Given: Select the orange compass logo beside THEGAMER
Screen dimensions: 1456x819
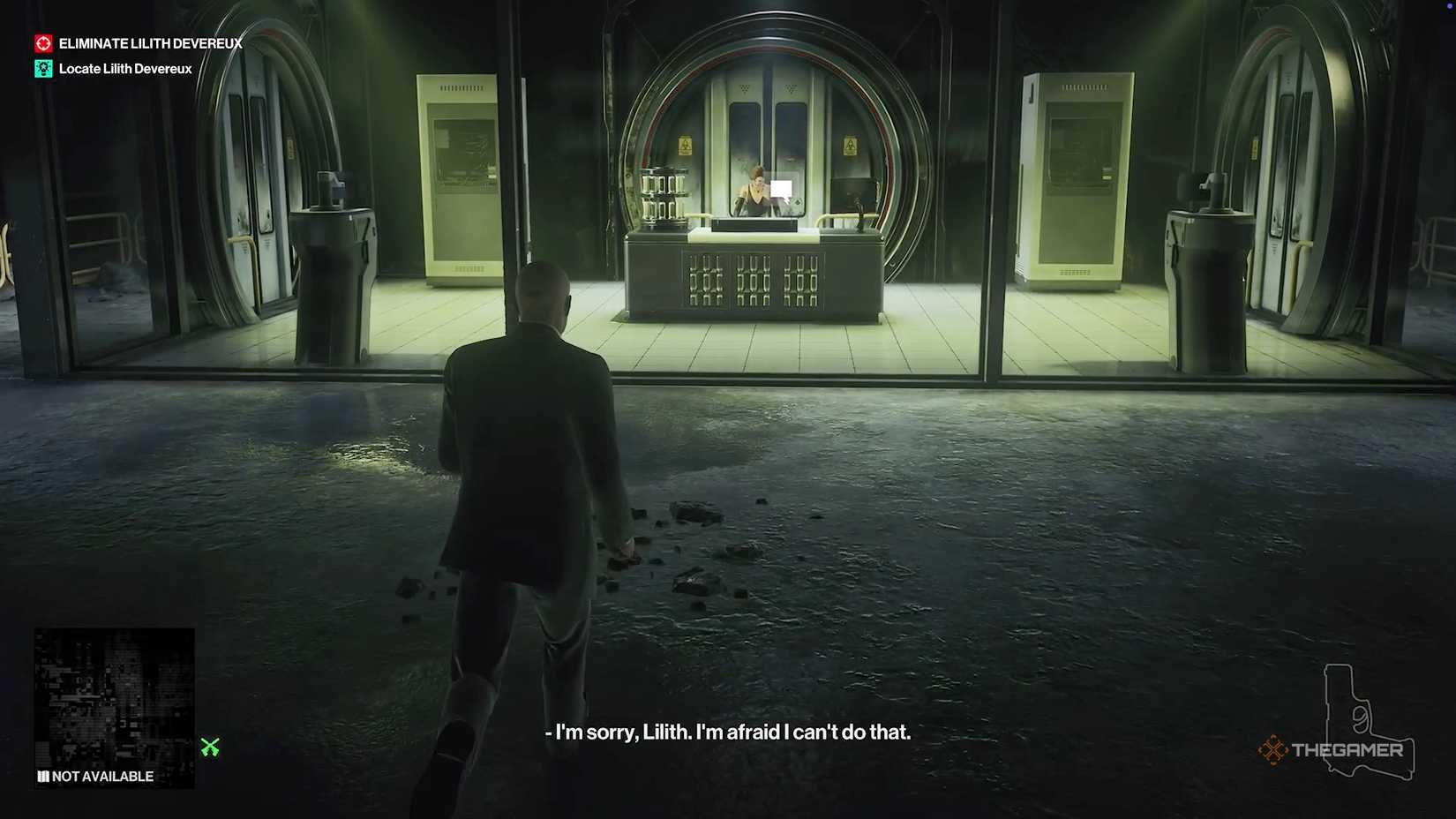Looking at the screenshot, I should [1275, 749].
